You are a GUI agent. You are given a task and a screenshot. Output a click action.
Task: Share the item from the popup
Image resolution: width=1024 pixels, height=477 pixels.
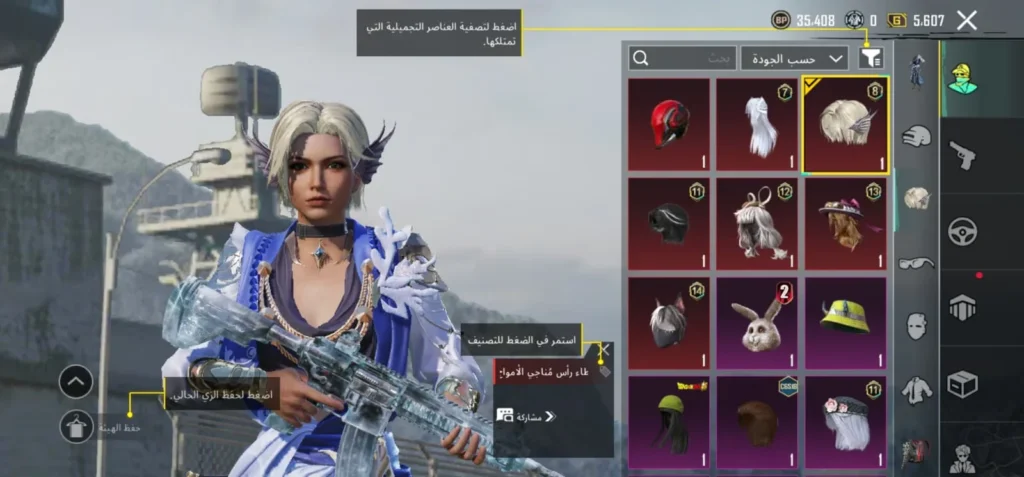click(527, 416)
